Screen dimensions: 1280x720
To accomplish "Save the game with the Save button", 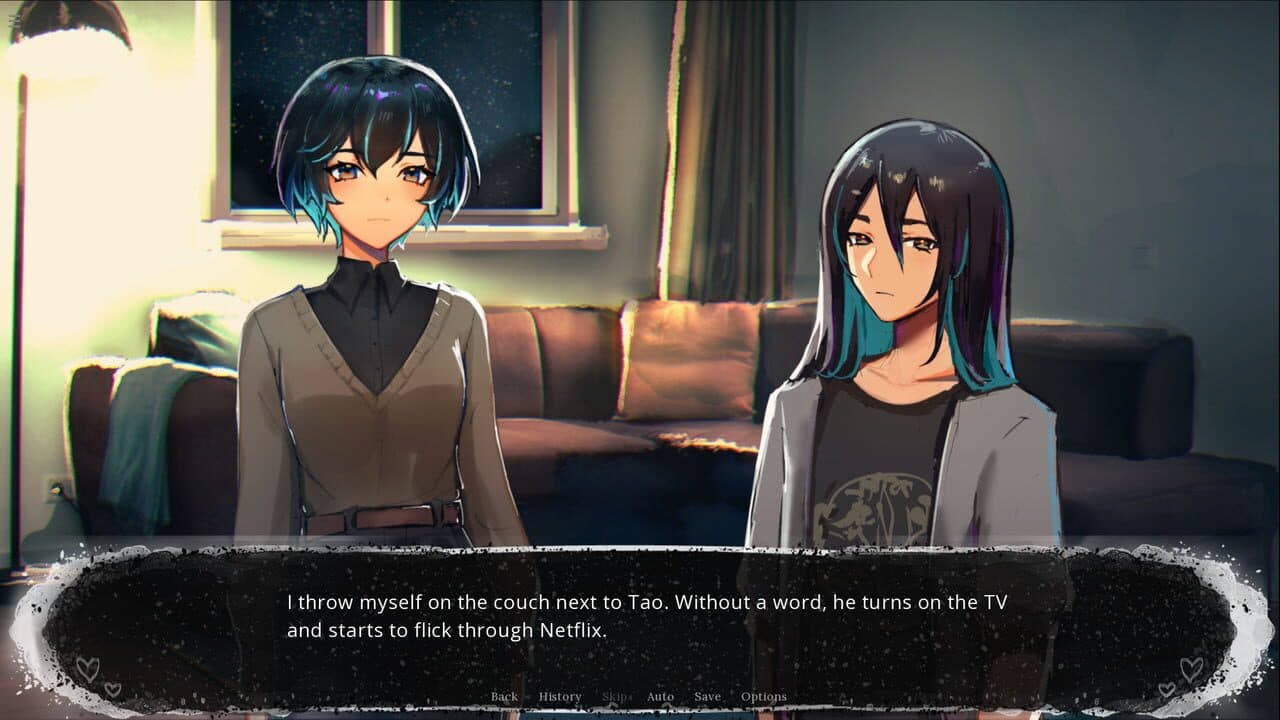I will coord(707,695).
